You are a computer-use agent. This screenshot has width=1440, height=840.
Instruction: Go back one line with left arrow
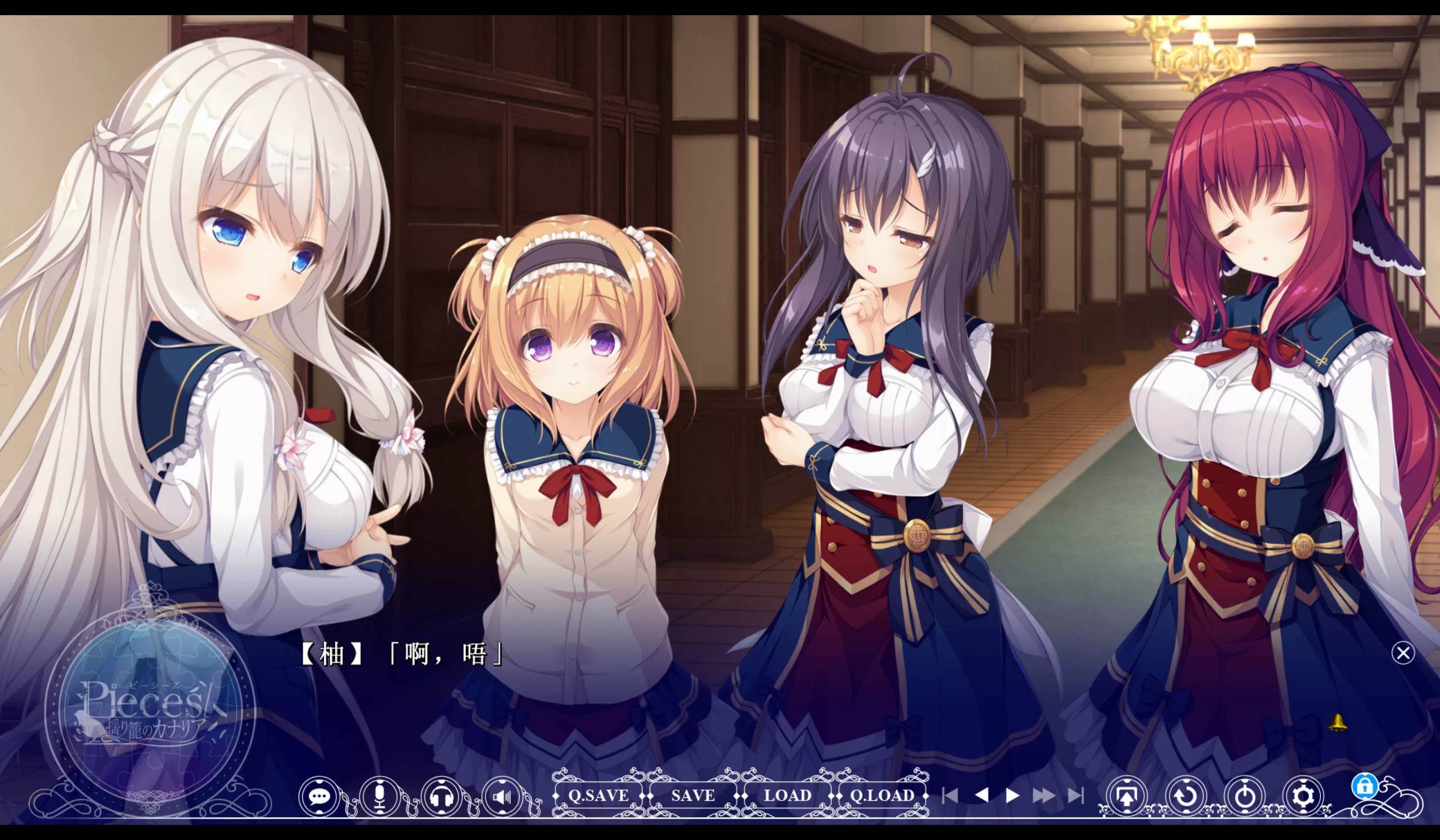click(982, 795)
